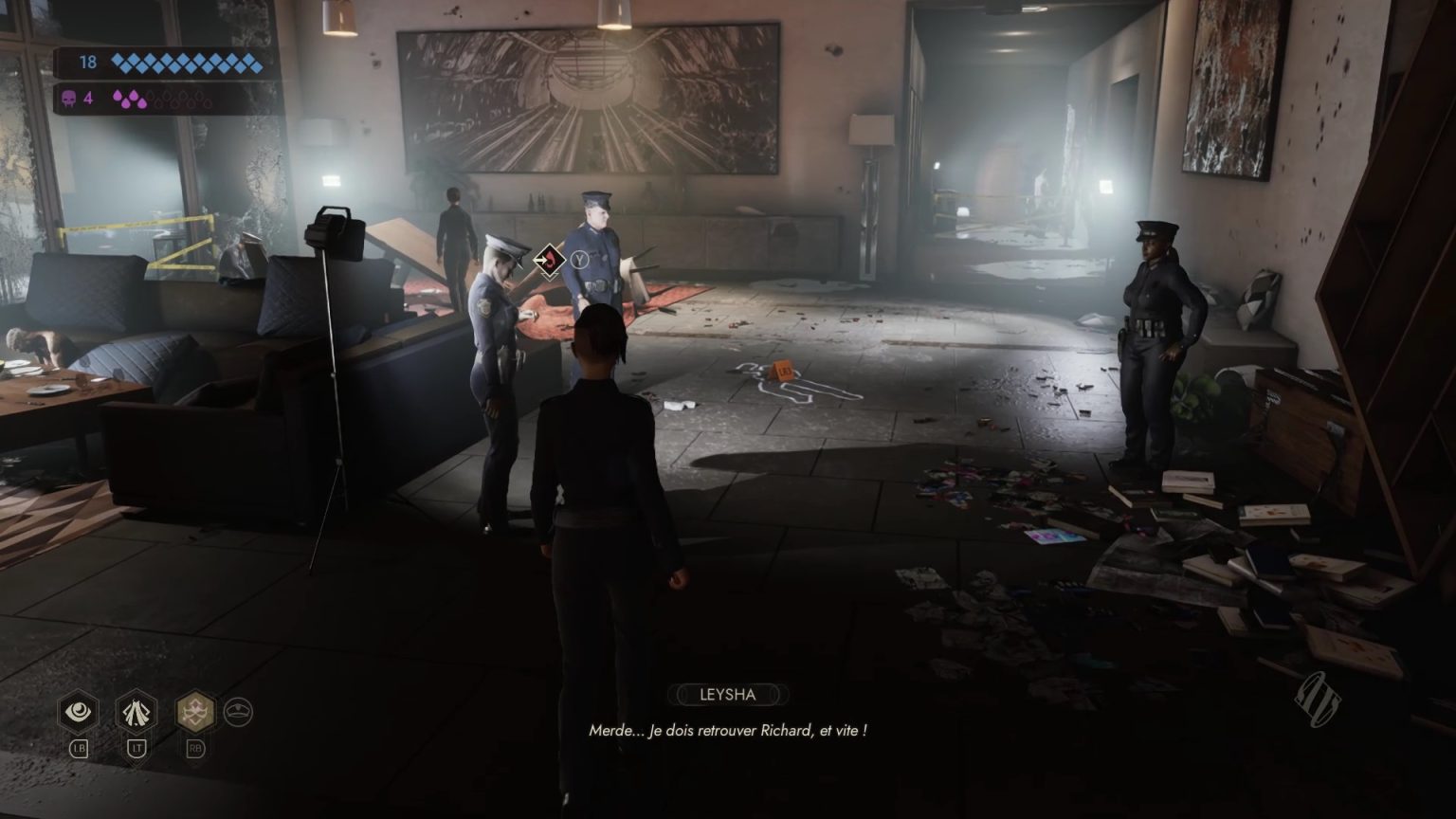Select the Auspex eye discipline icon
Screen dimensions: 1456x819
[77, 709]
